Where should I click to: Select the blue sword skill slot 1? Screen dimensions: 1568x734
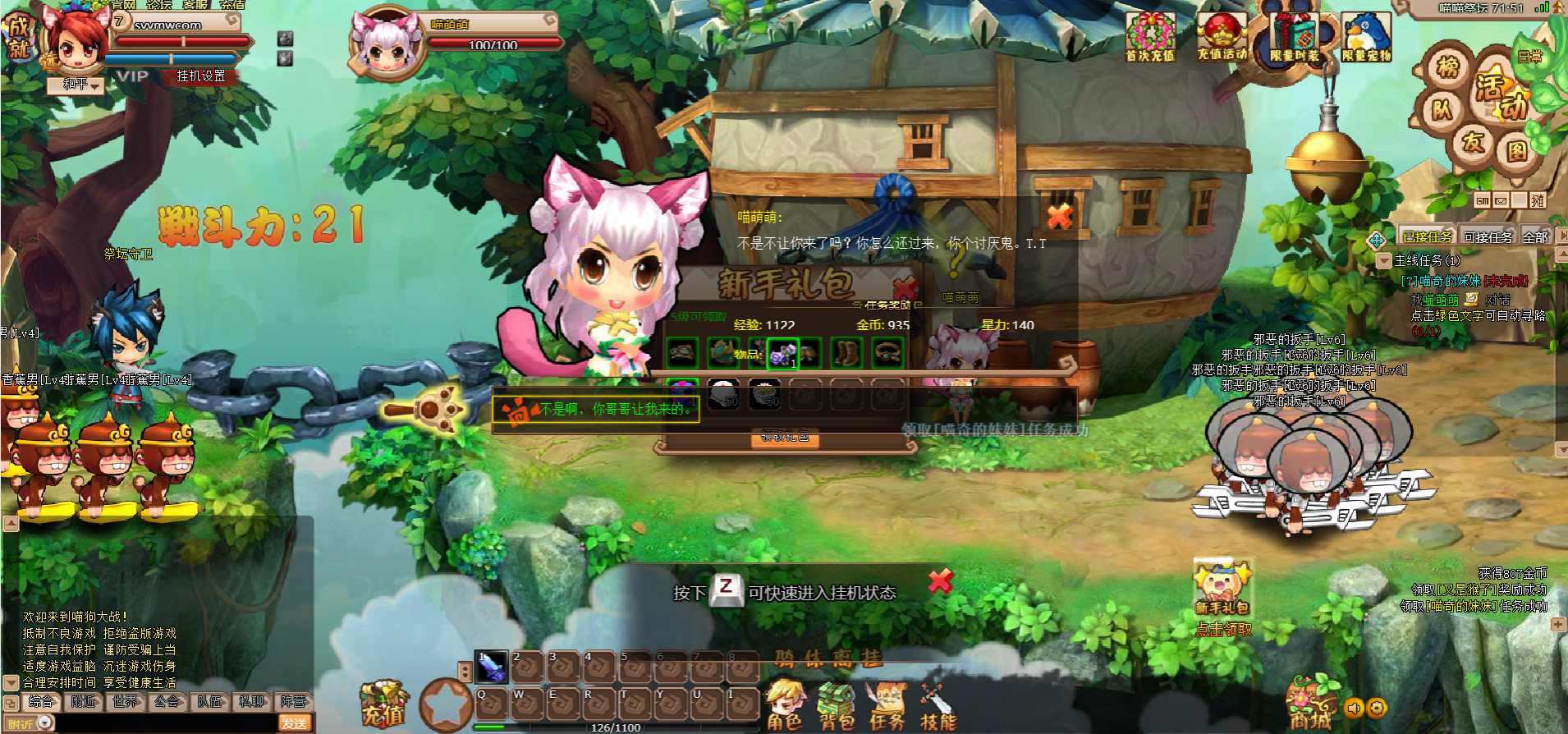pyautogui.click(x=492, y=667)
